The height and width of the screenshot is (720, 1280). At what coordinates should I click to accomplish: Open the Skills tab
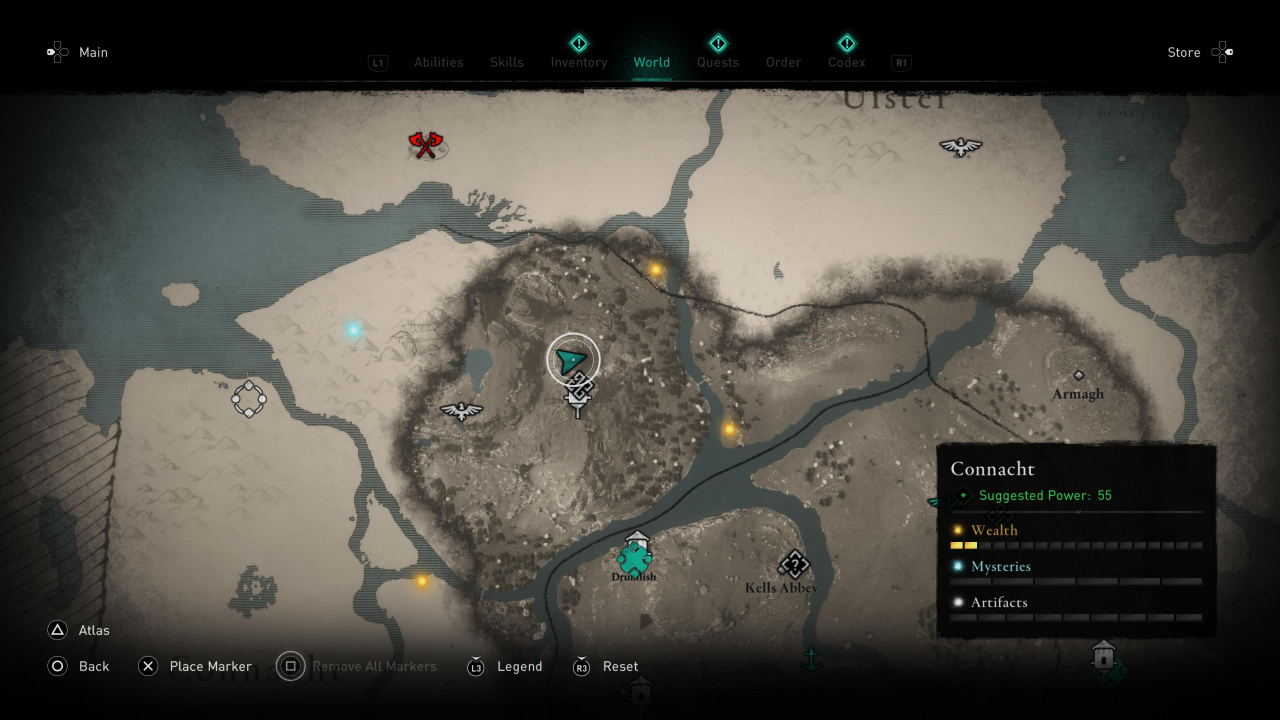coord(507,62)
